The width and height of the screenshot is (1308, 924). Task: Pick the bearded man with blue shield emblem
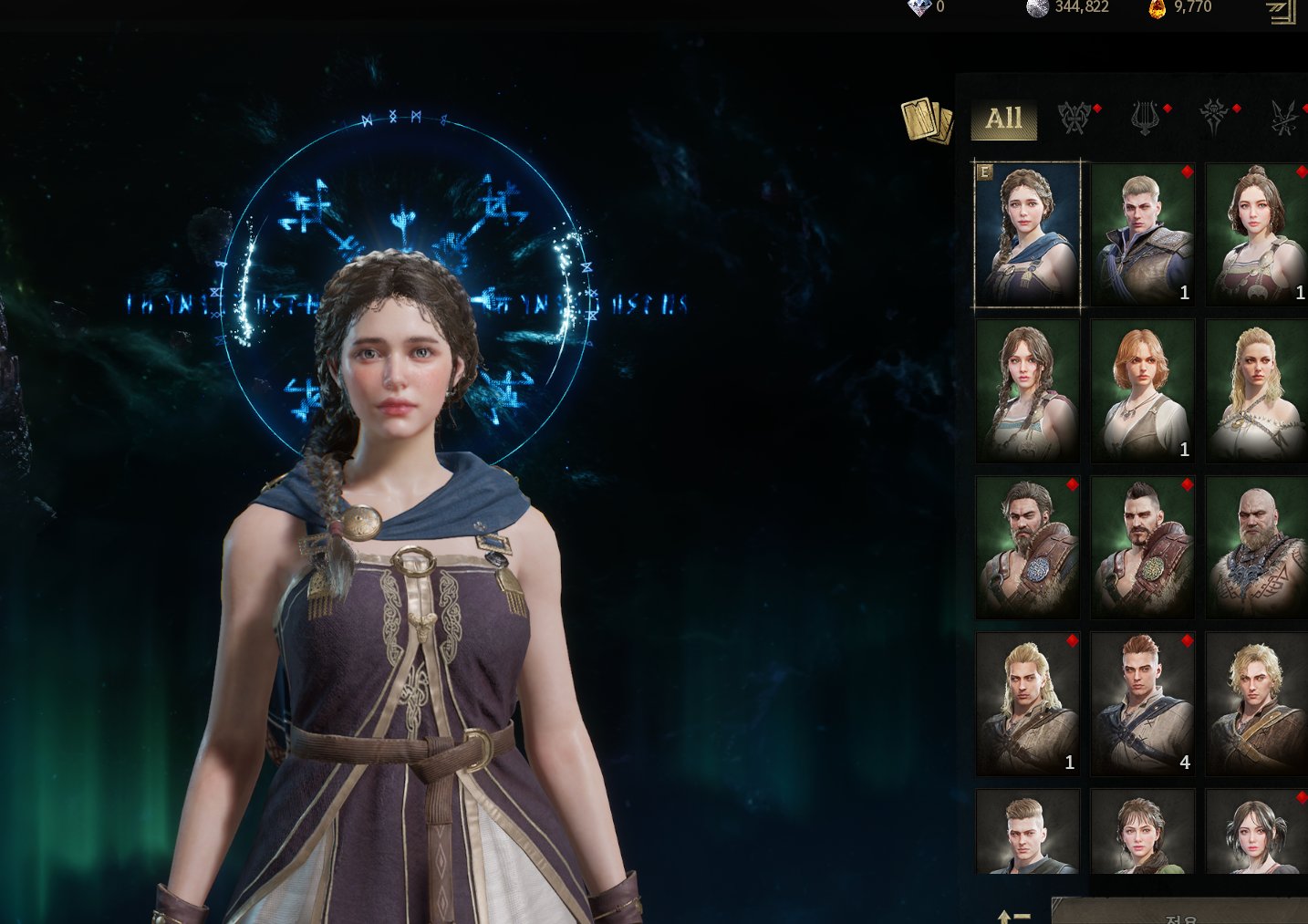1027,547
